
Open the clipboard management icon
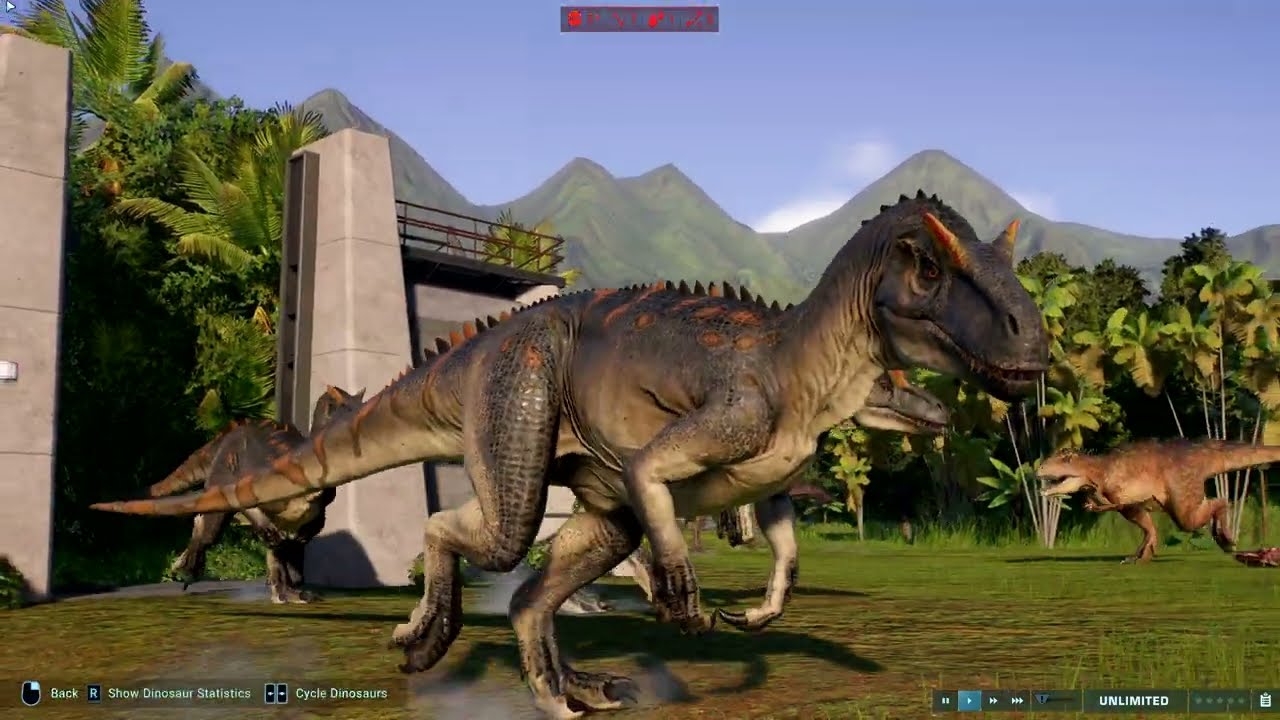pyautogui.click(x=1265, y=701)
